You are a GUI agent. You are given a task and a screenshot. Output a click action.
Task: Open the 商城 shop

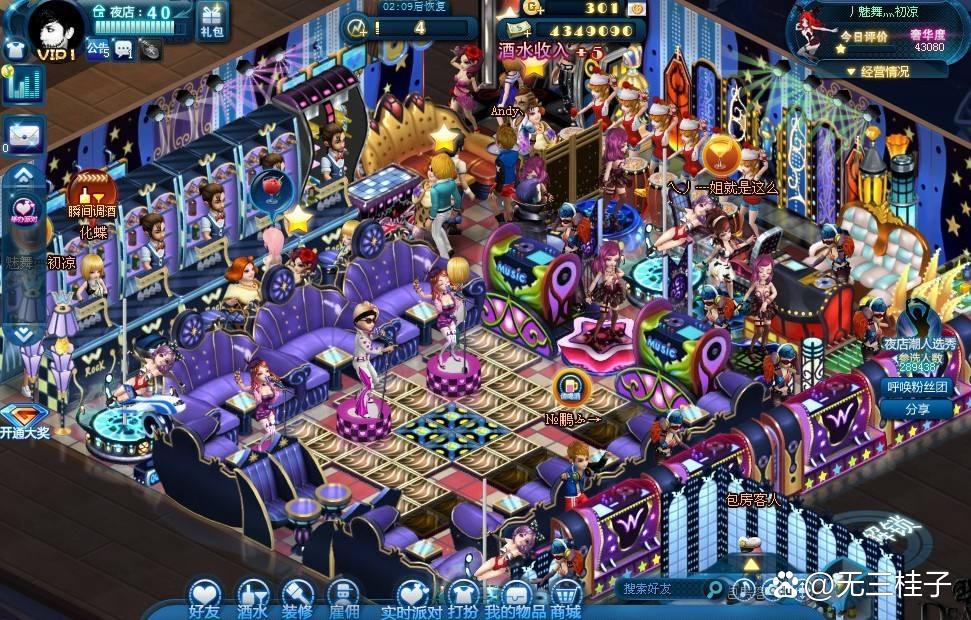(566, 596)
